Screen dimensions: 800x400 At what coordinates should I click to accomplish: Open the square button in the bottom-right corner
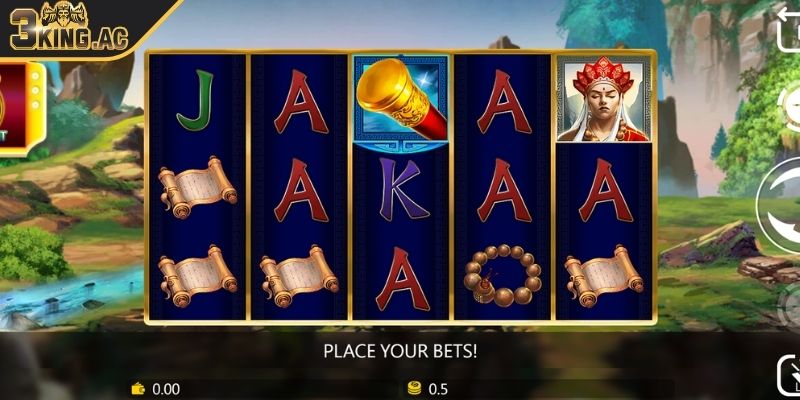789,378
